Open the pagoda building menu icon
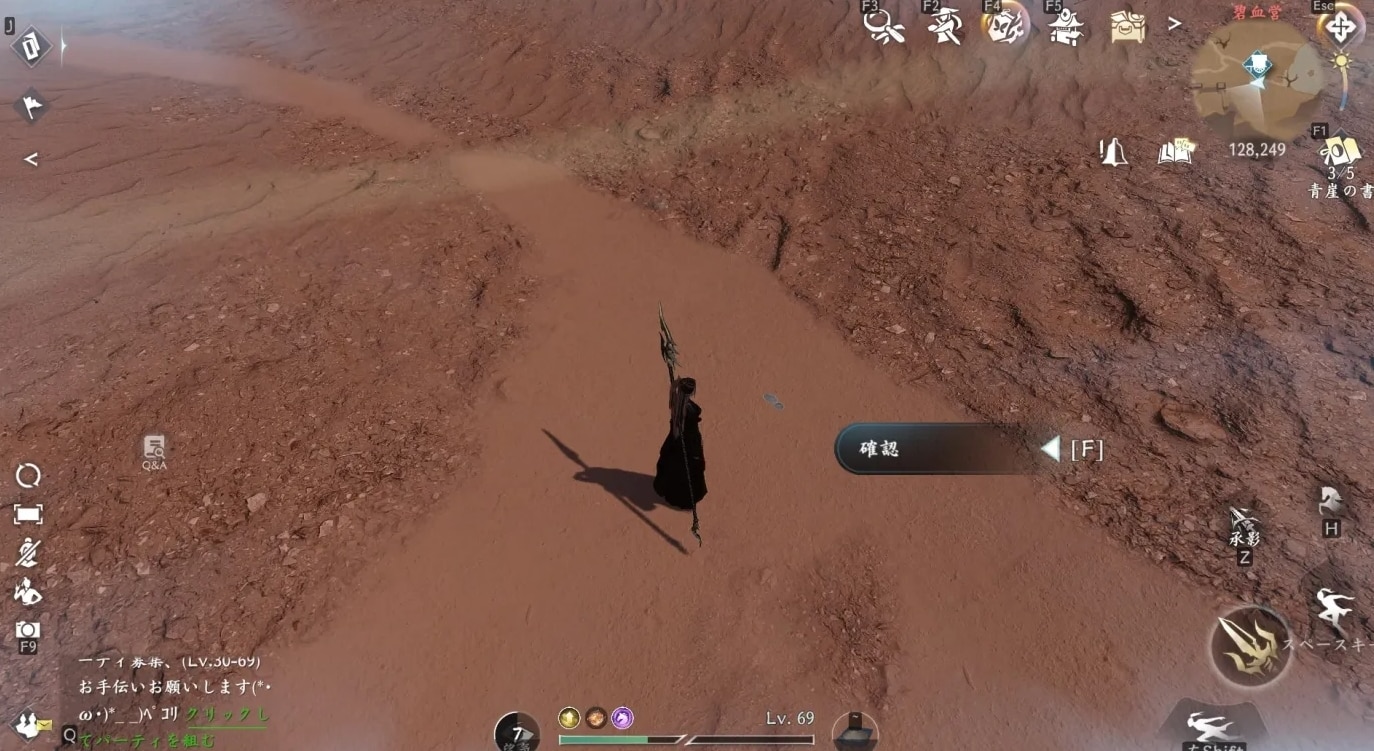The image size is (1374, 751). pos(1066,26)
